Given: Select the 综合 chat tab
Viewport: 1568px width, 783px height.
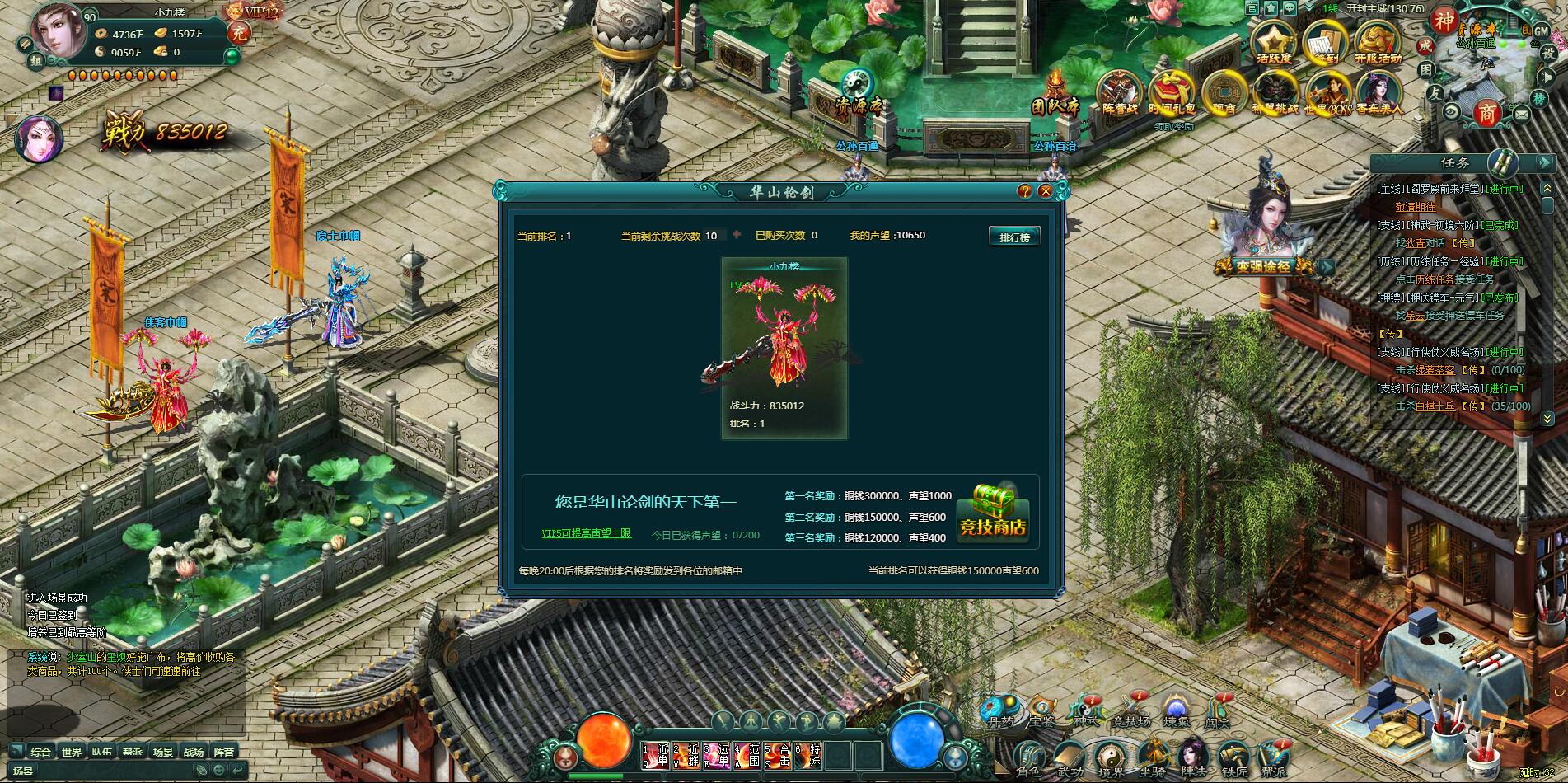Looking at the screenshot, I should click(41, 751).
